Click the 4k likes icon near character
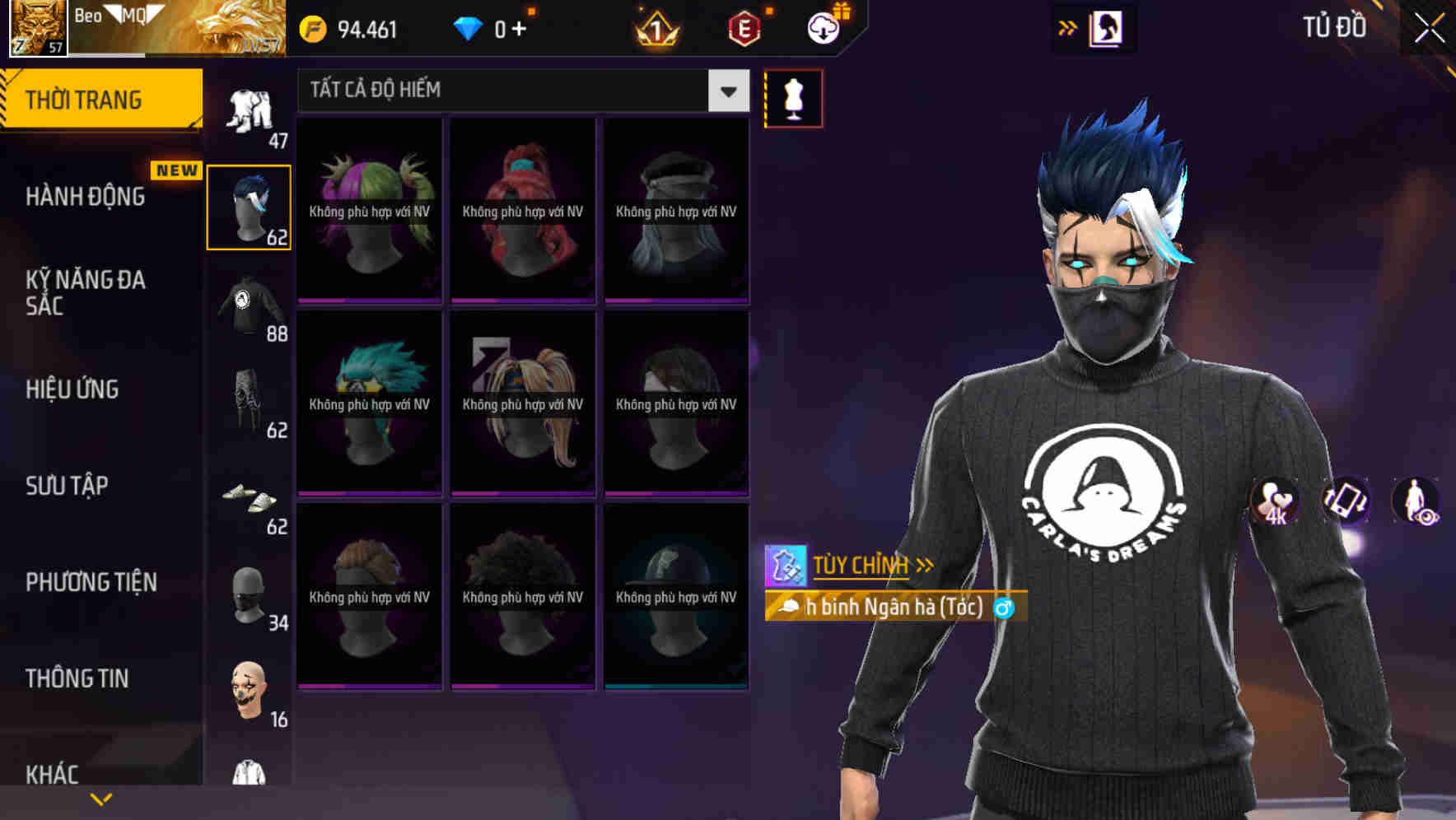 (x=1276, y=502)
